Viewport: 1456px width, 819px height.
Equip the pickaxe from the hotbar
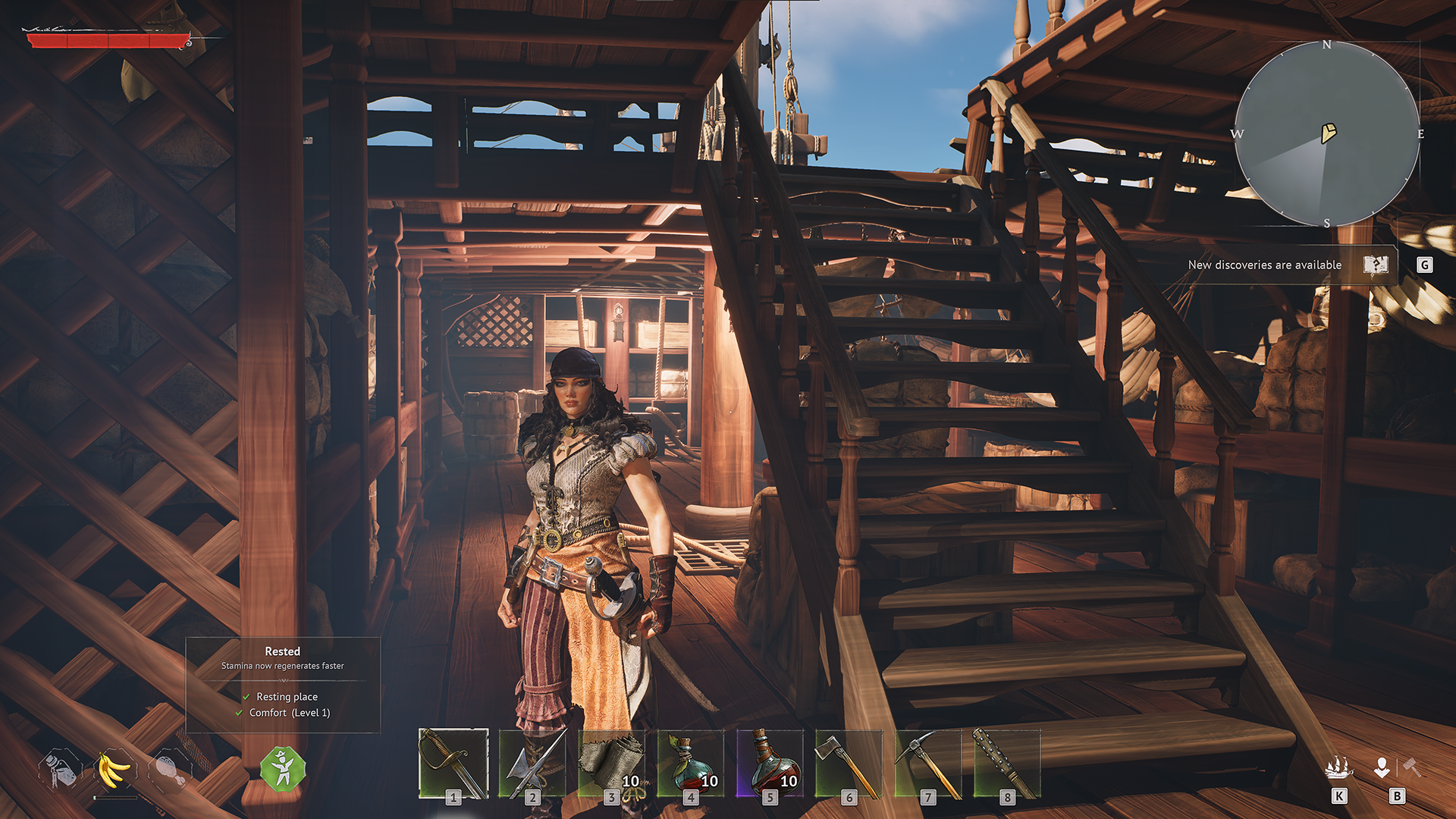927,764
